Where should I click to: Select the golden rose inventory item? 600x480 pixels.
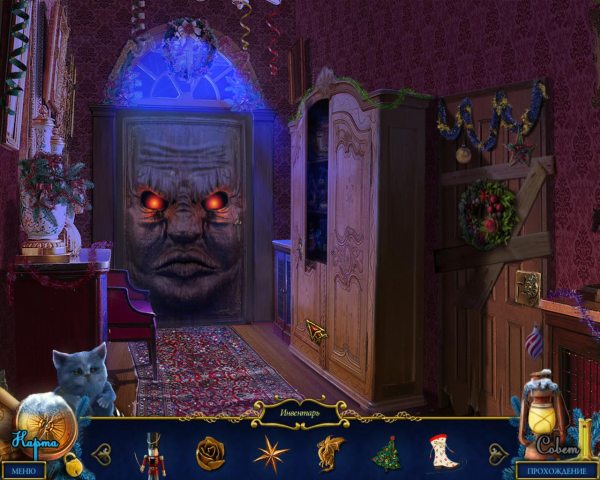(x=210, y=452)
